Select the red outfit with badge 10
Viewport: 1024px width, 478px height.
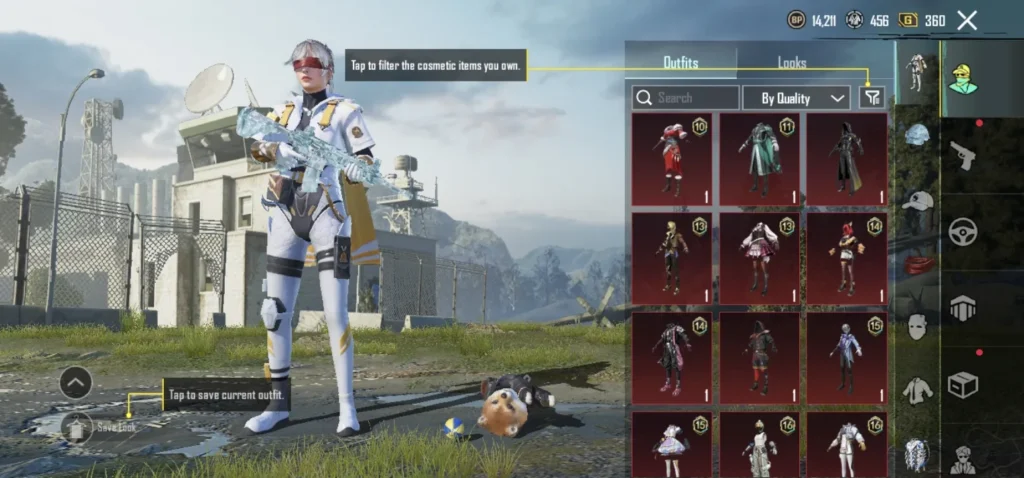[672, 158]
